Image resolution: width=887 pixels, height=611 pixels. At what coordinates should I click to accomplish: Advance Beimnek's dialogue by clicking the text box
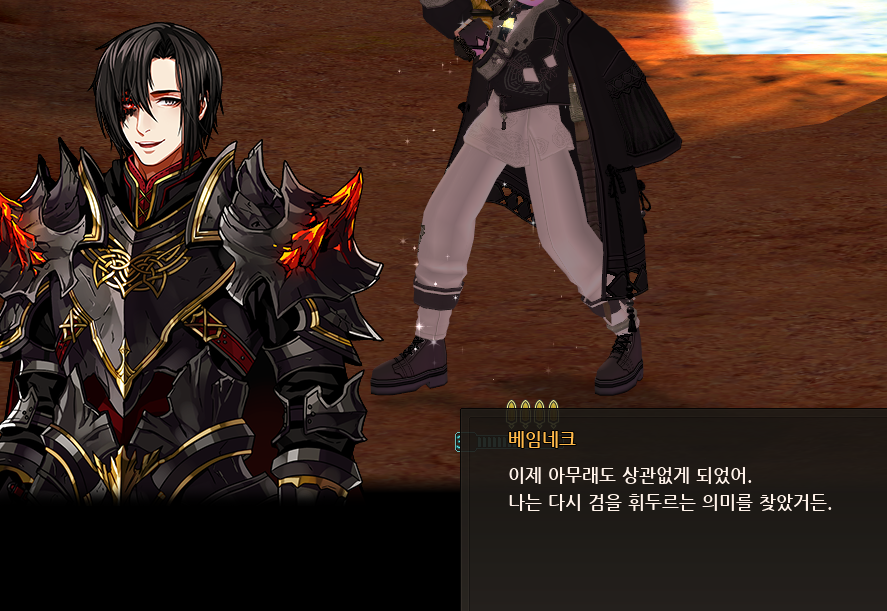672,510
